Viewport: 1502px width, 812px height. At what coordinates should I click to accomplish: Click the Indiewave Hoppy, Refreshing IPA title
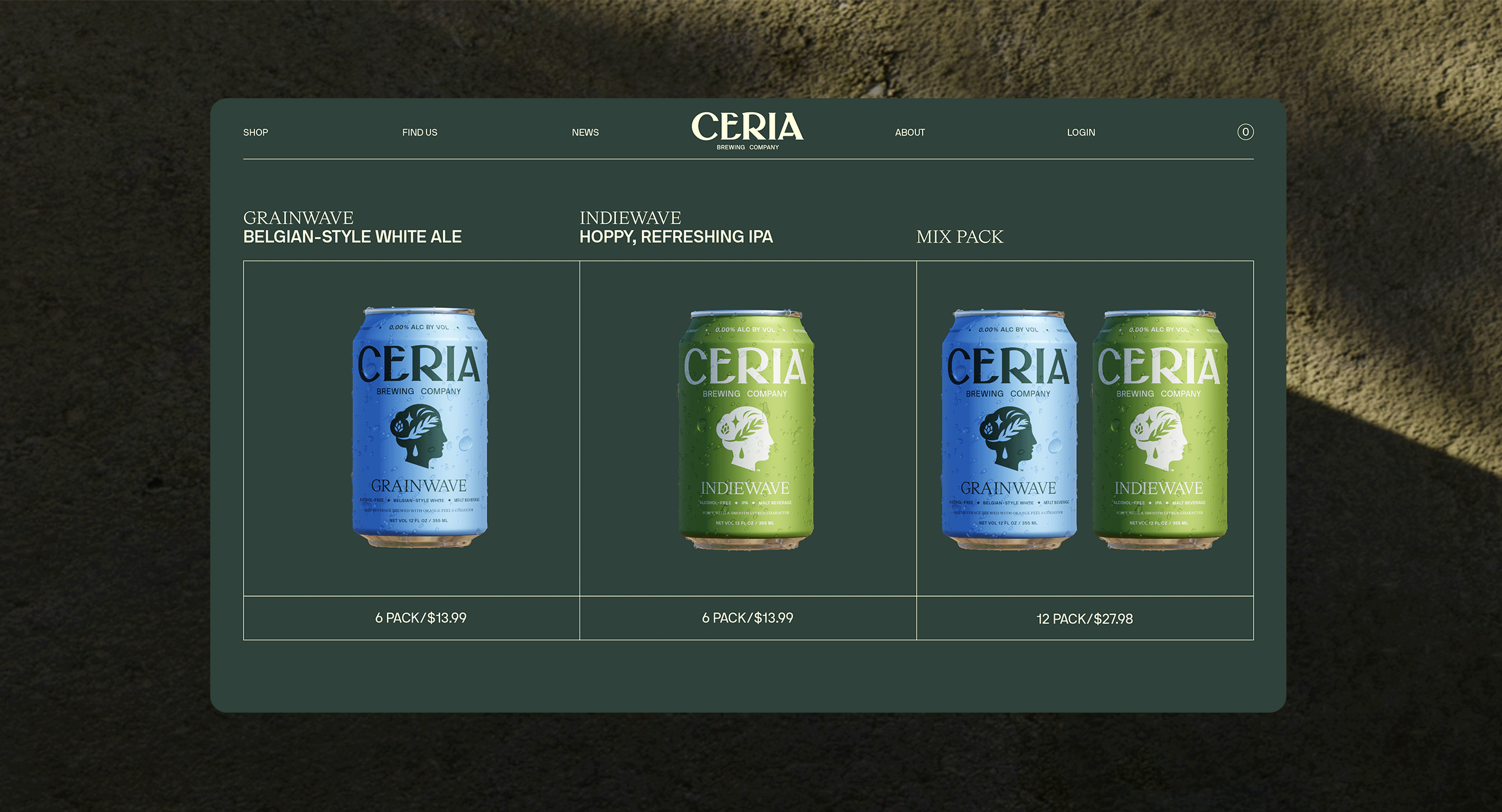point(676,227)
